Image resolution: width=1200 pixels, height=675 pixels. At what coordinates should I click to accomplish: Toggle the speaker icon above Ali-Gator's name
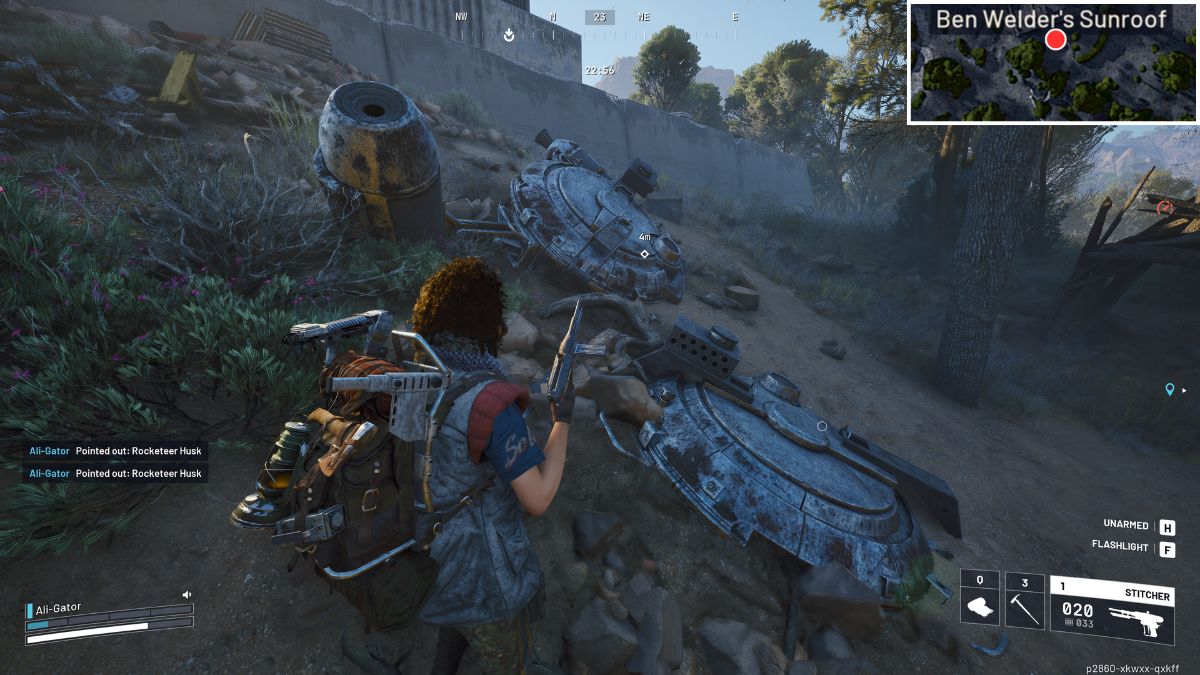coord(186,595)
